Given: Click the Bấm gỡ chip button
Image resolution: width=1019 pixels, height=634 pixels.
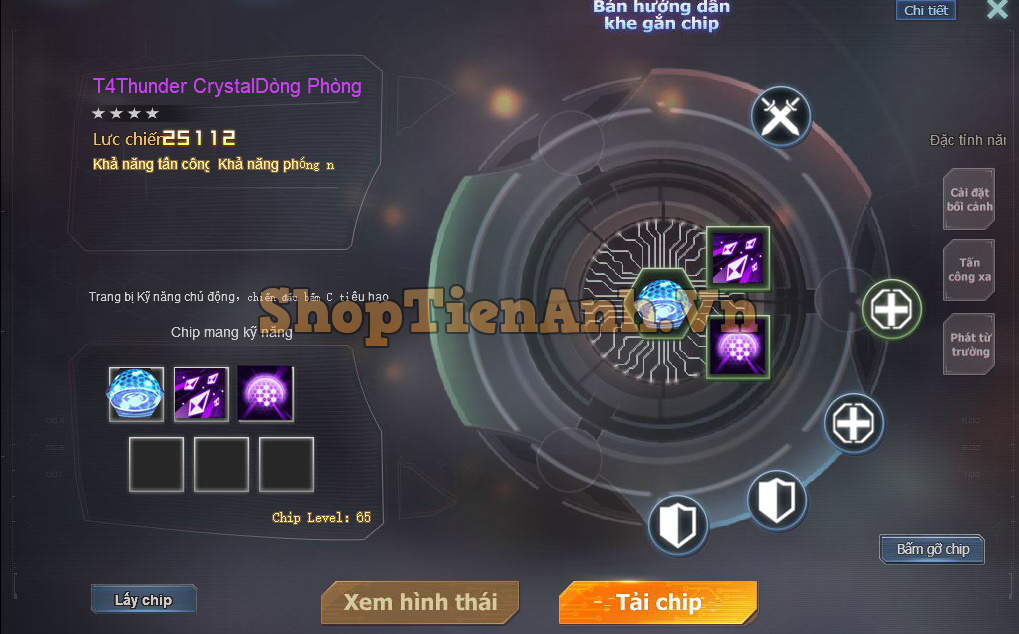Looking at the screenshot, I should (x=932, y=549).
